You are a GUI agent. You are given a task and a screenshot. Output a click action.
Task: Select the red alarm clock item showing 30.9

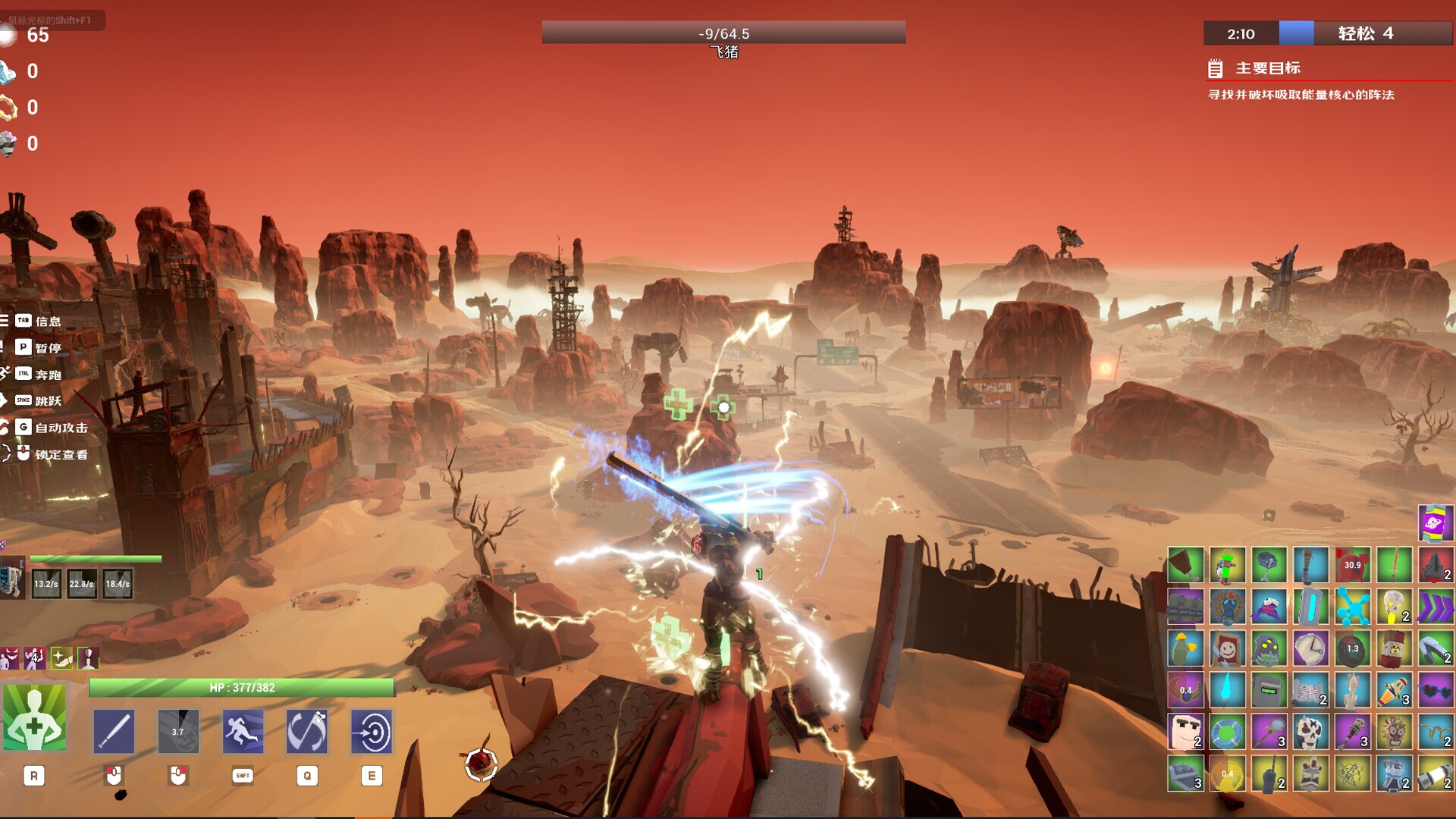pyautogui.click(x=1351, y=565)
